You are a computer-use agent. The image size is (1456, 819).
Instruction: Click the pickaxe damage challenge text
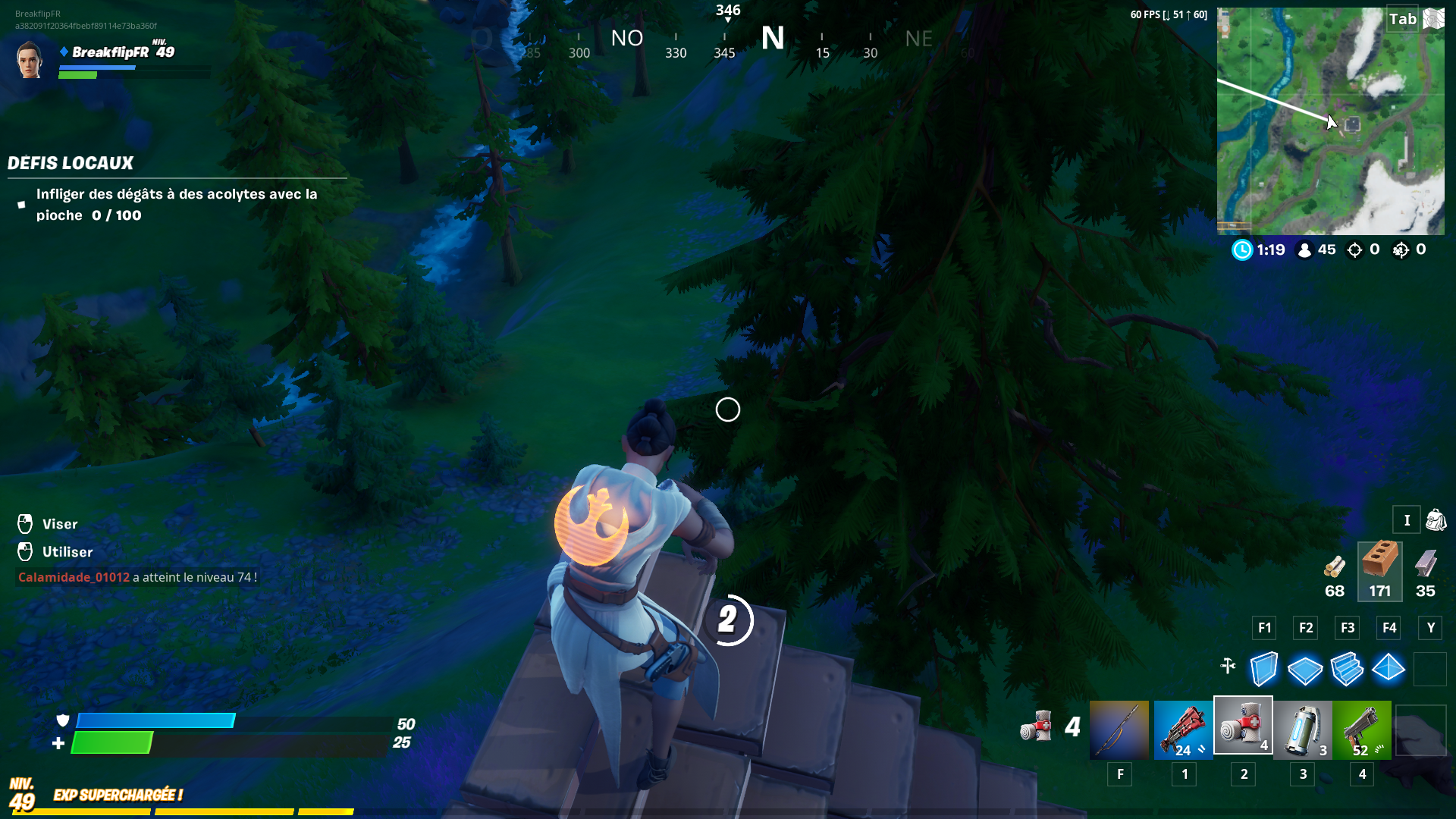(177, 204)
